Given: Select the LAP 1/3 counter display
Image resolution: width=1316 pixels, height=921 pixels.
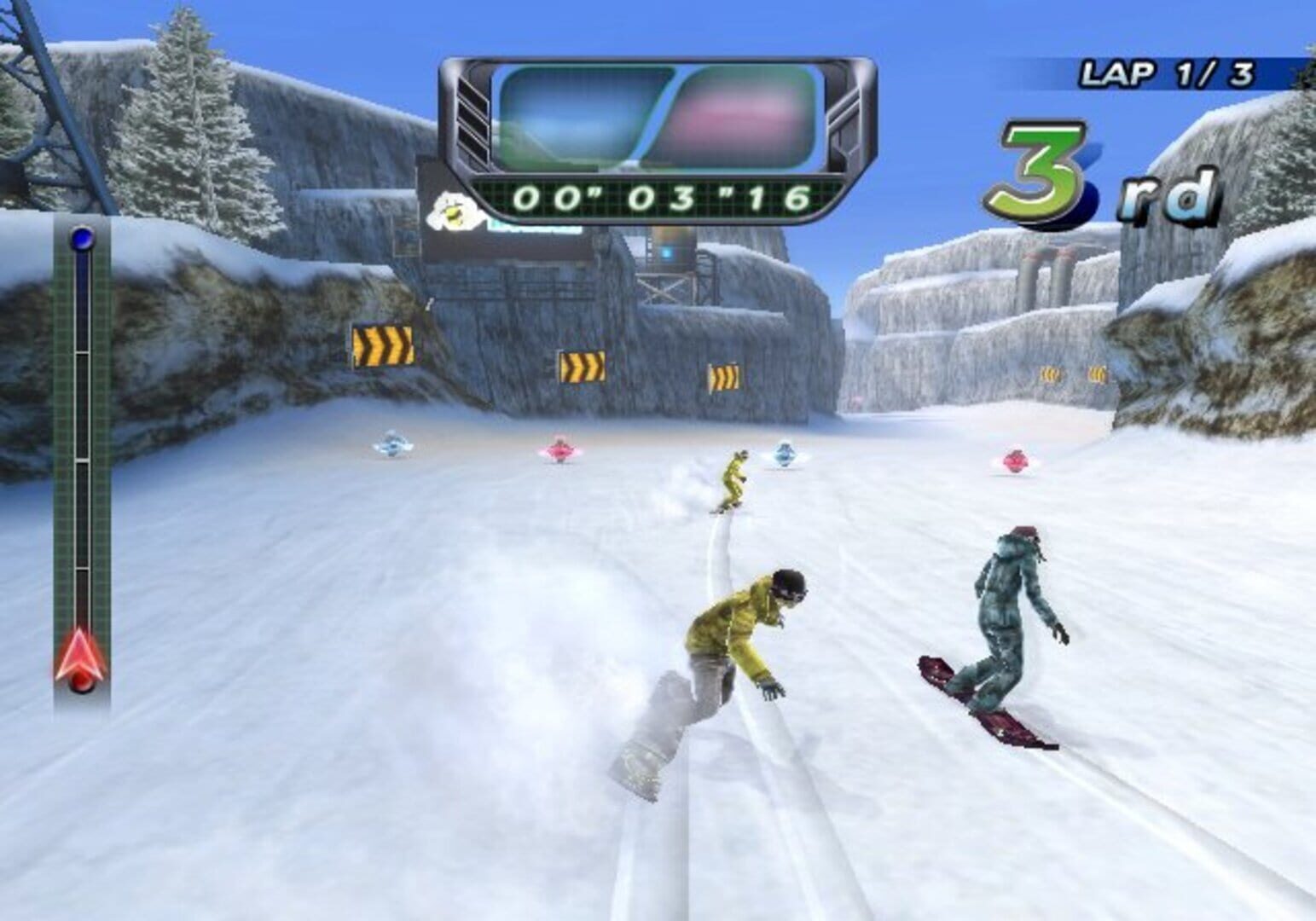Looking at the screenshot, I should [x=1168, y=72].
